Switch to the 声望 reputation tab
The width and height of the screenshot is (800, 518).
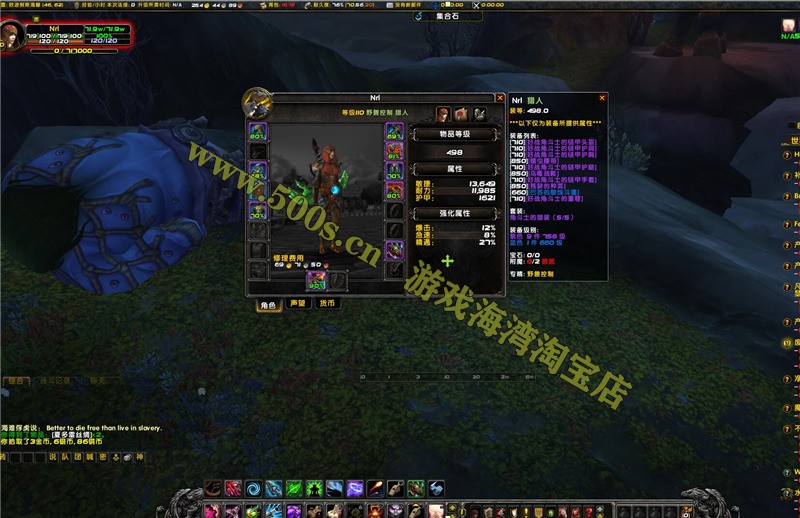(x=298, y=303)
